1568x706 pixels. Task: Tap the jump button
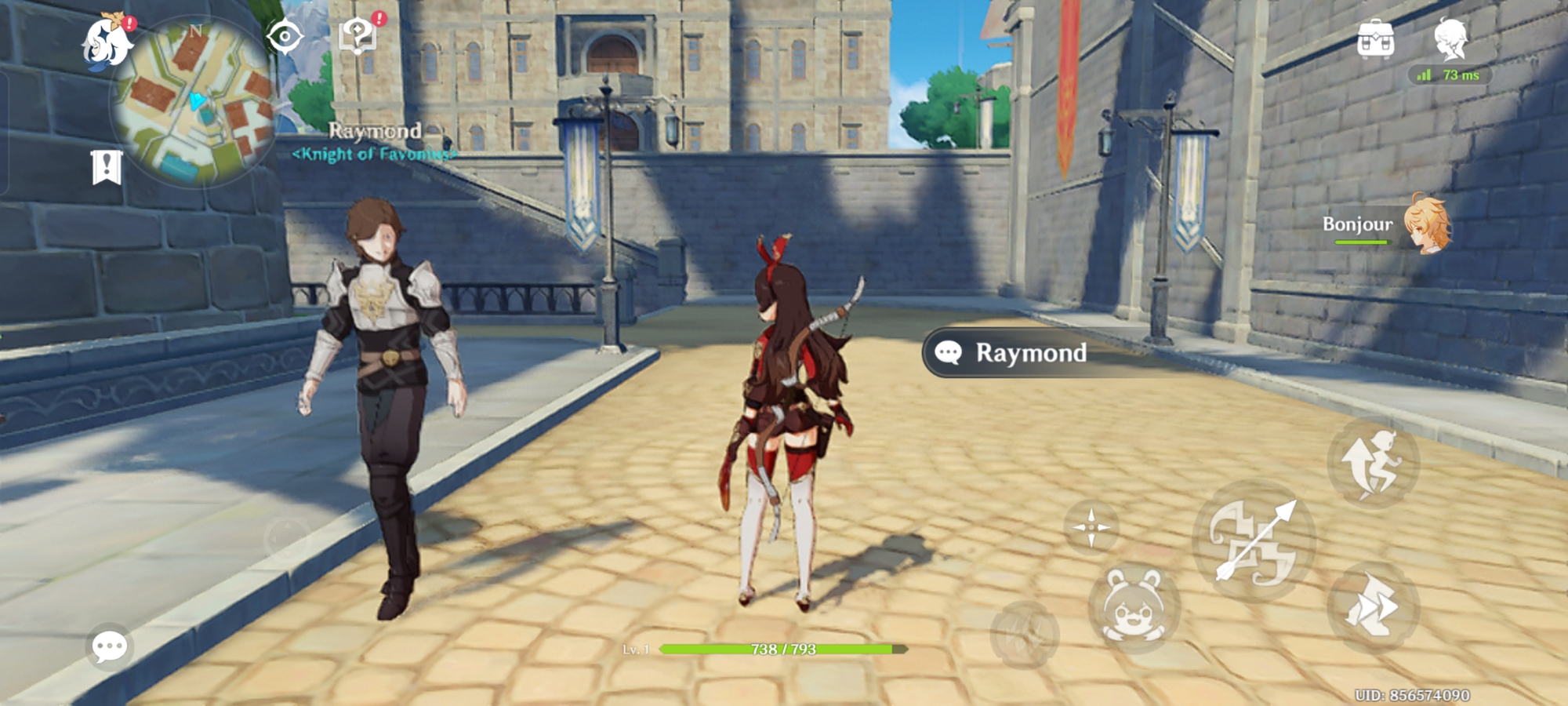[1372, 463]
